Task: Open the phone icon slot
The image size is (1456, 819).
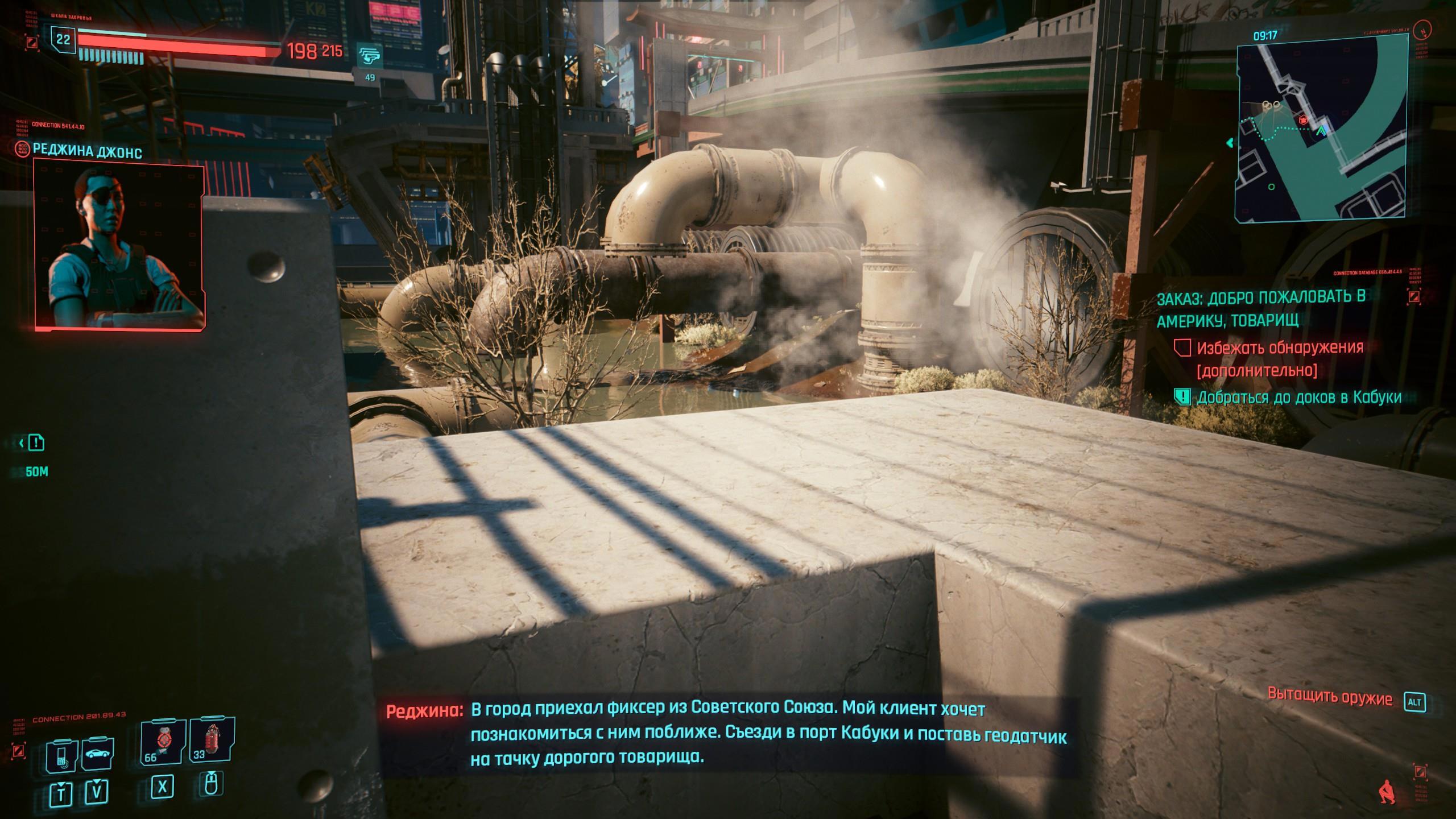Action: pyautogui.click(x=61, y=756)
